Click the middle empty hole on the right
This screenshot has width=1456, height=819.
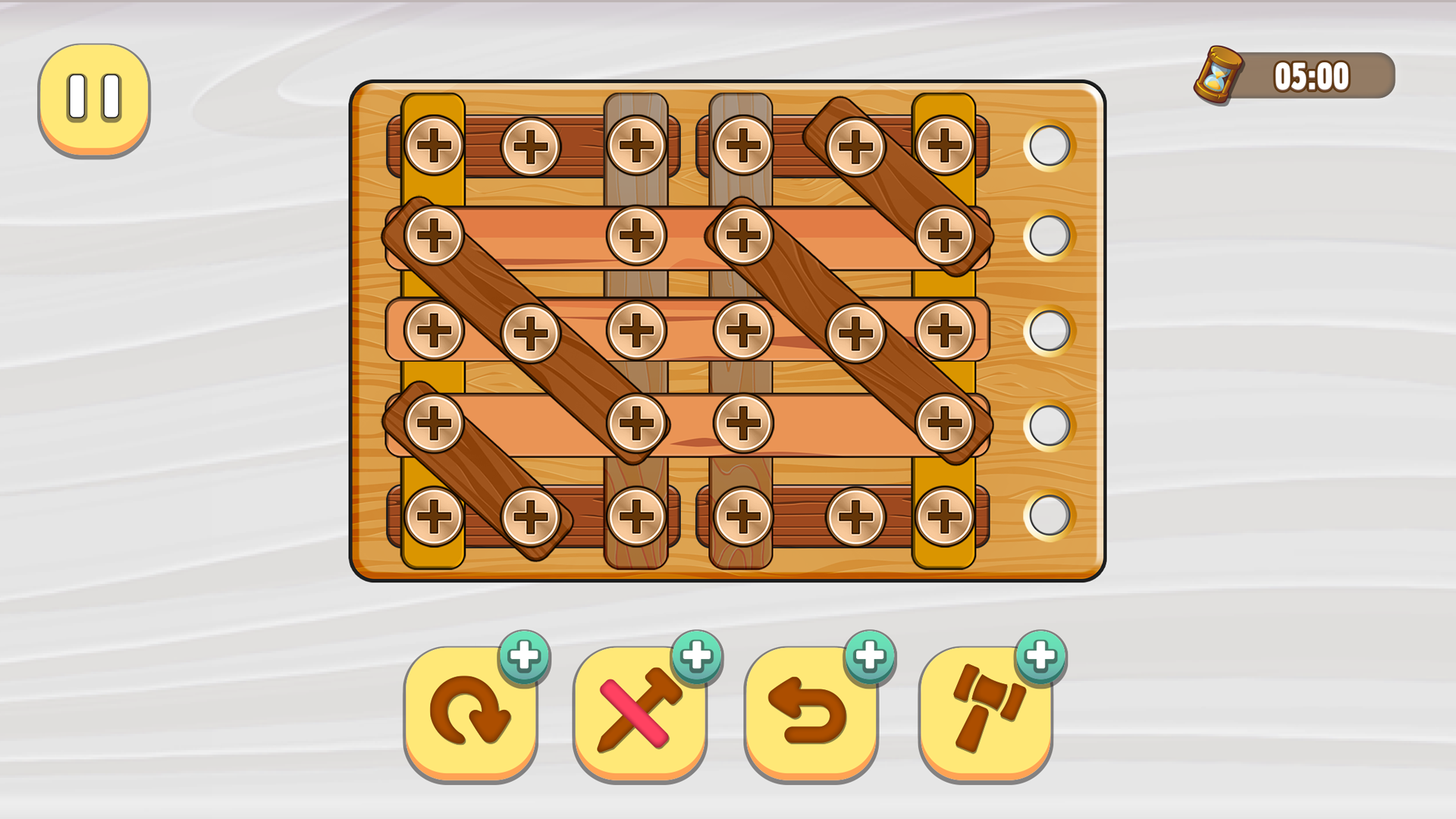[x=1047, y=331]
